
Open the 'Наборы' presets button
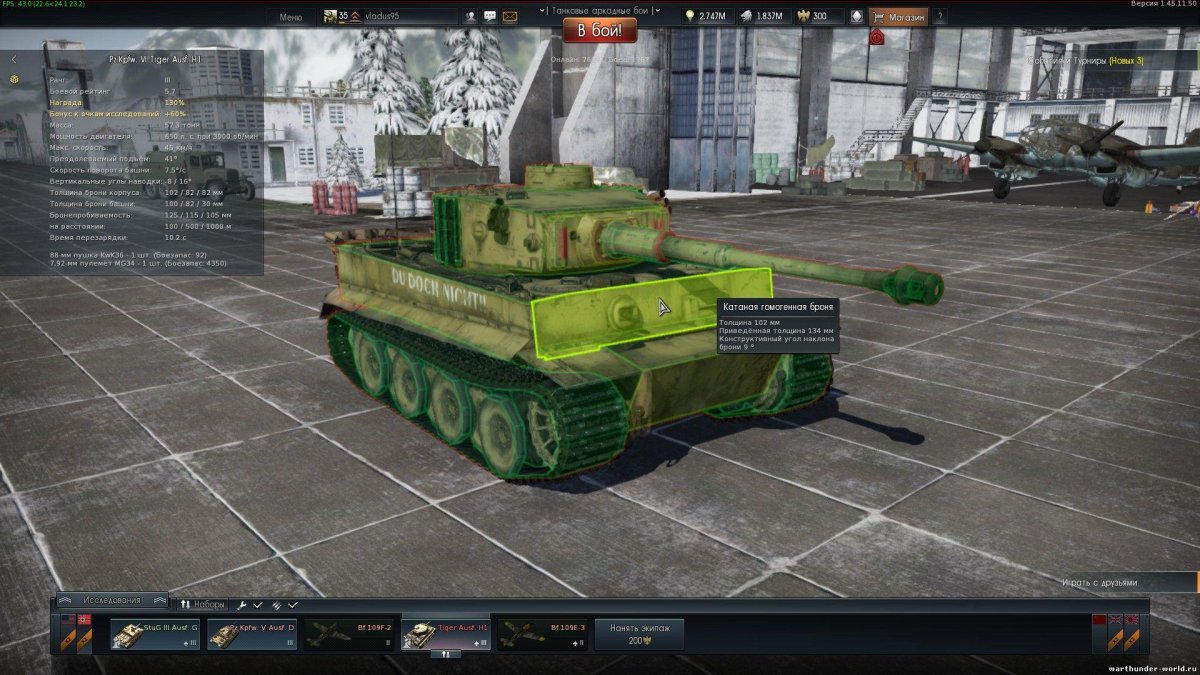click(203, 605)
